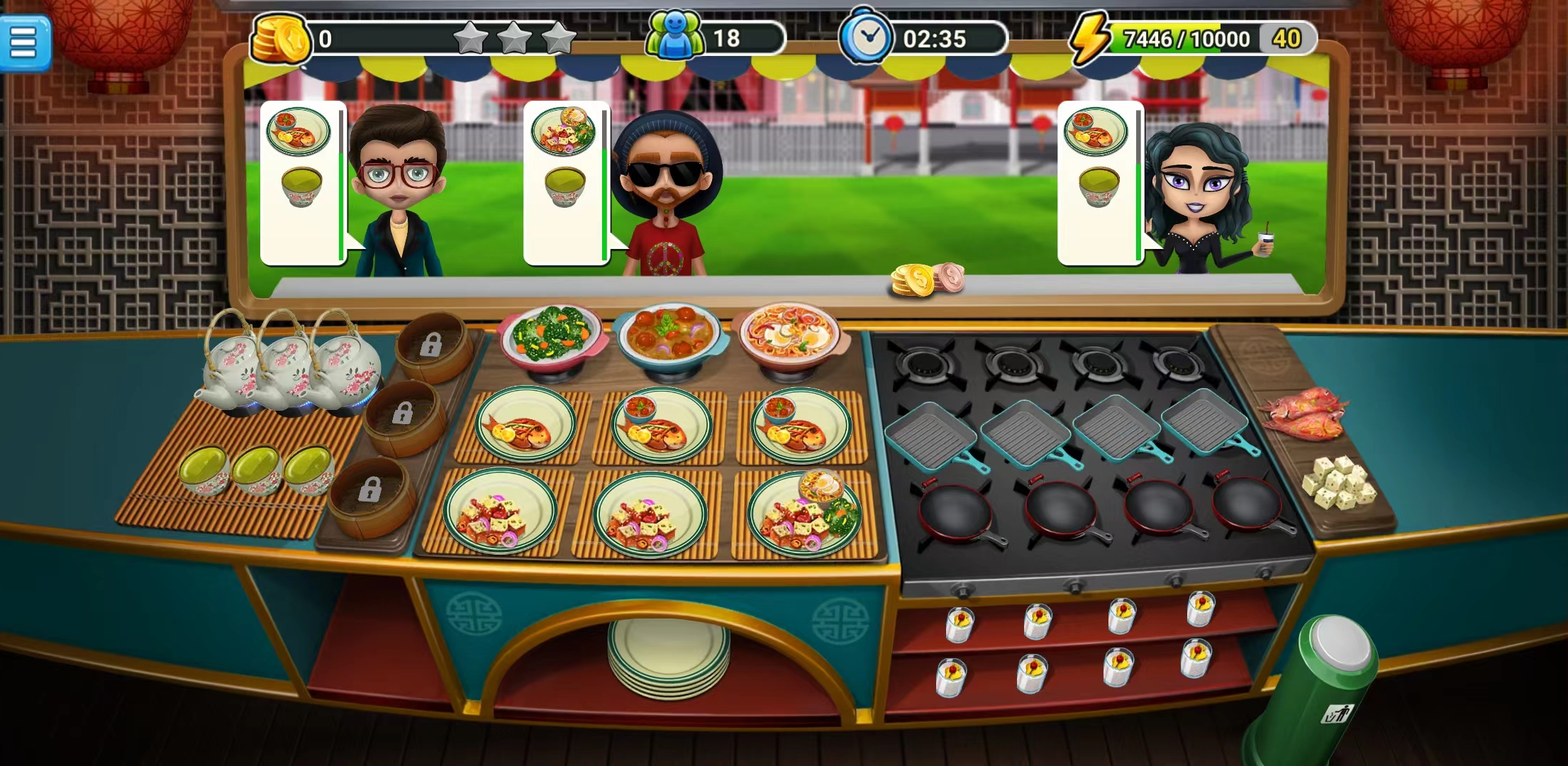Select the tofu cubes ingredient

click(1338, 484)
